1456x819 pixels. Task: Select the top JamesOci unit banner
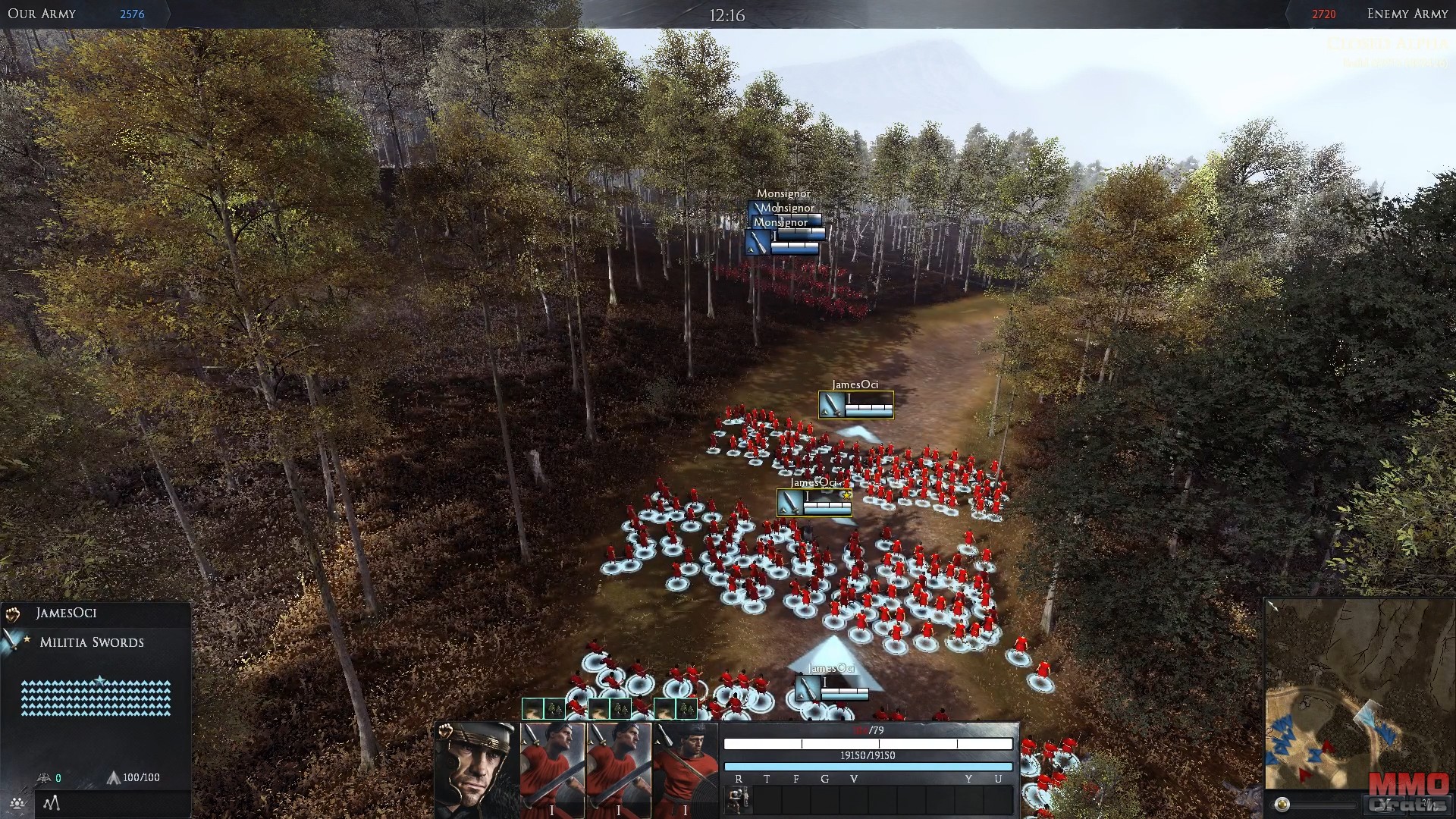[856, 405]
